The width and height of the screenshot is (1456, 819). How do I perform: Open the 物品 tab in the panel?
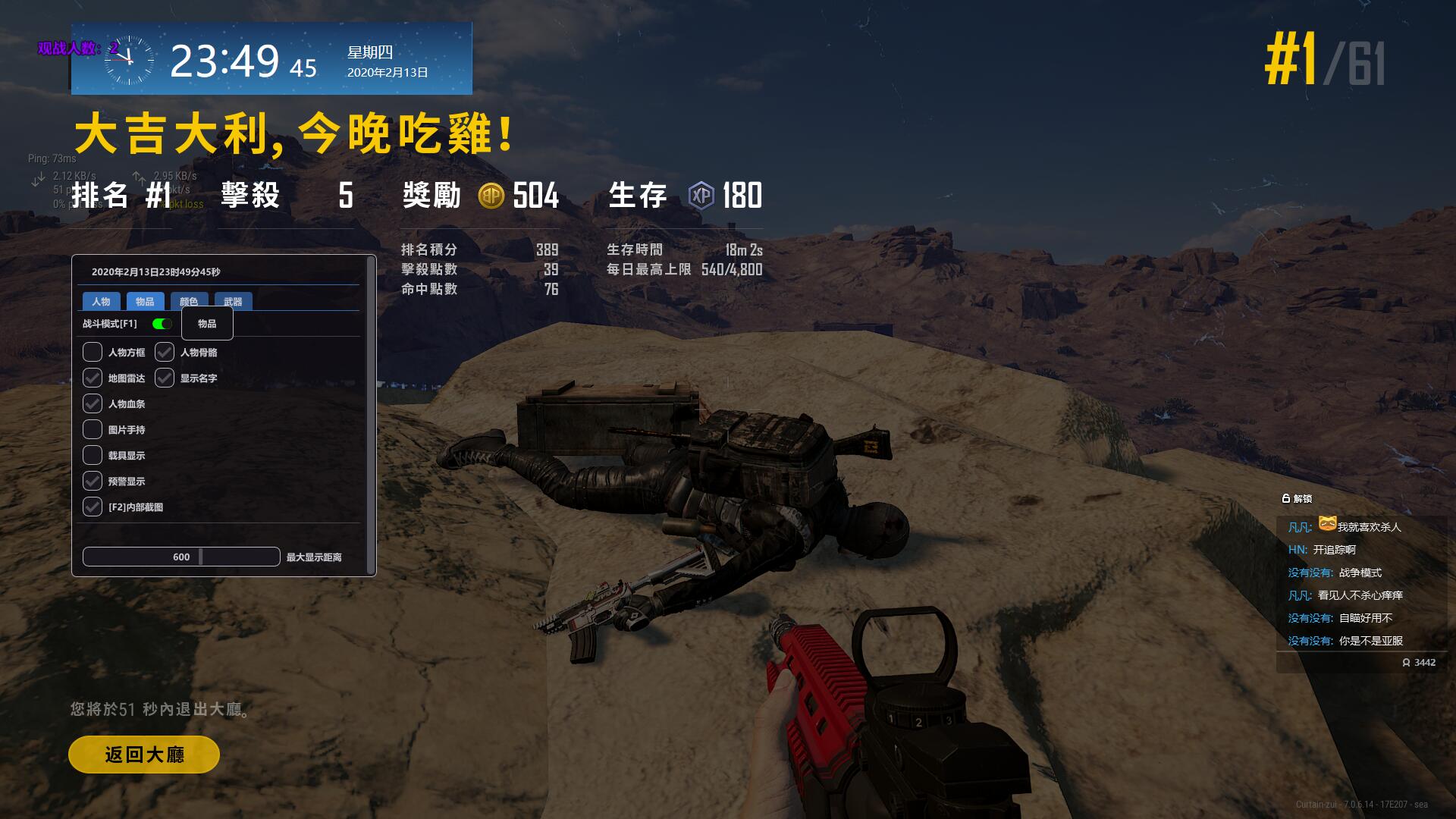click(x=145, y=301)
